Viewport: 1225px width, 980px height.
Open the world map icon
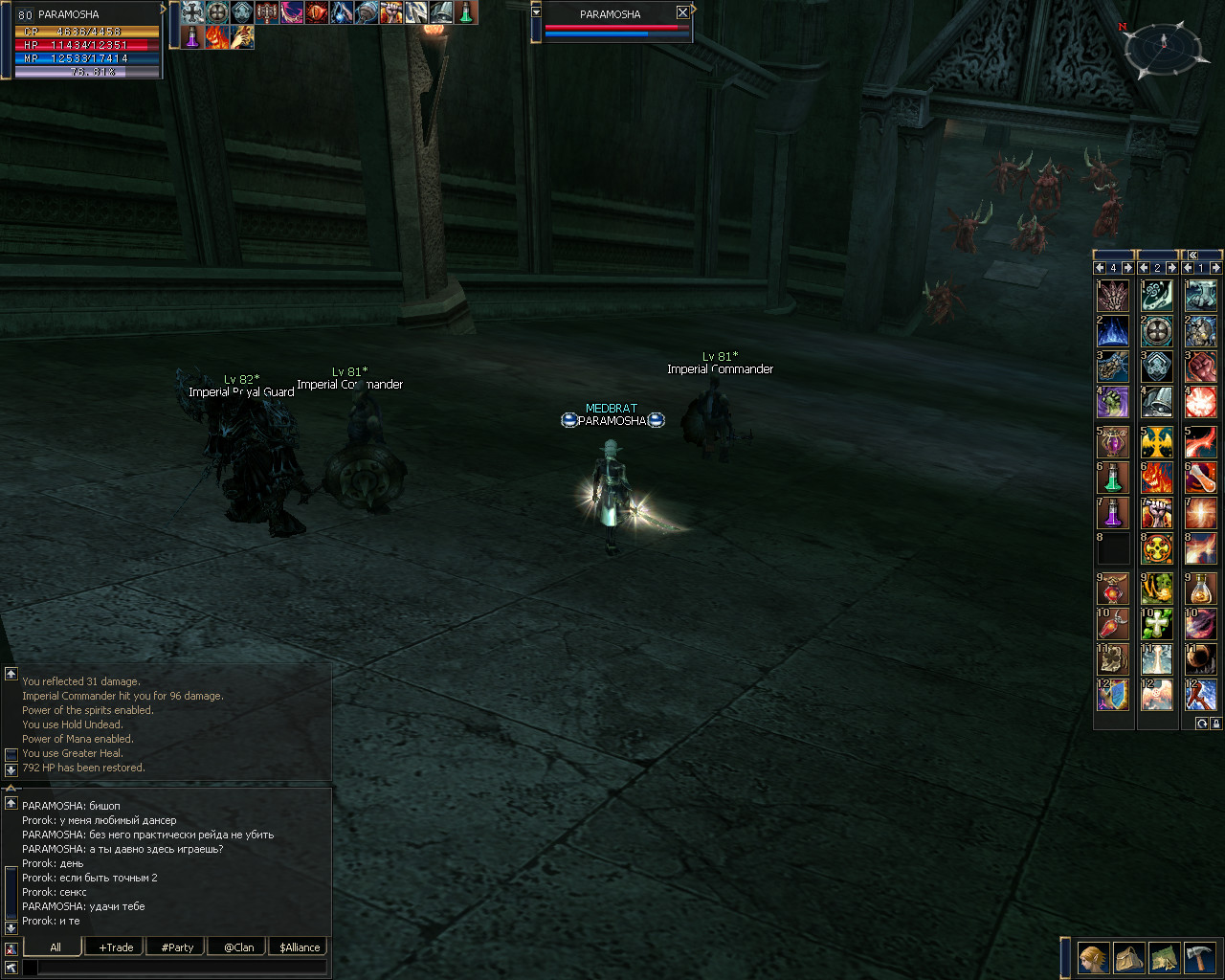tap(1164, 957)
